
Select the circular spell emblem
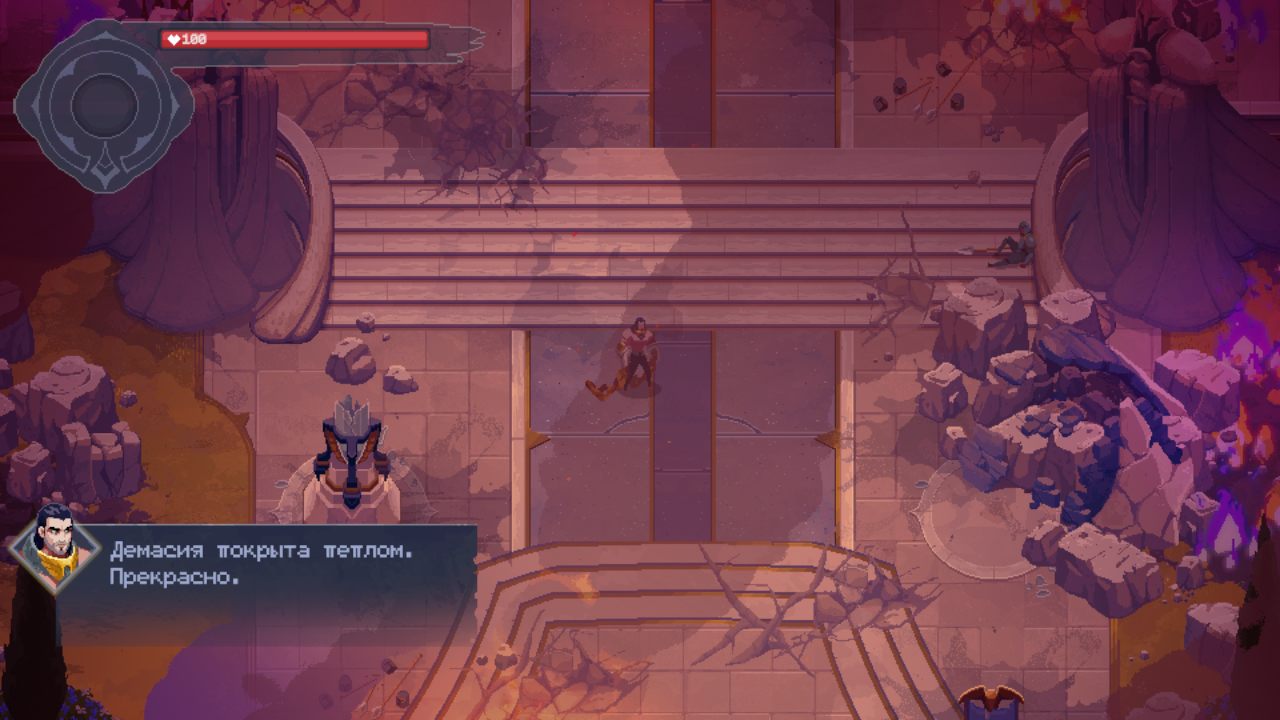(103, 105)
